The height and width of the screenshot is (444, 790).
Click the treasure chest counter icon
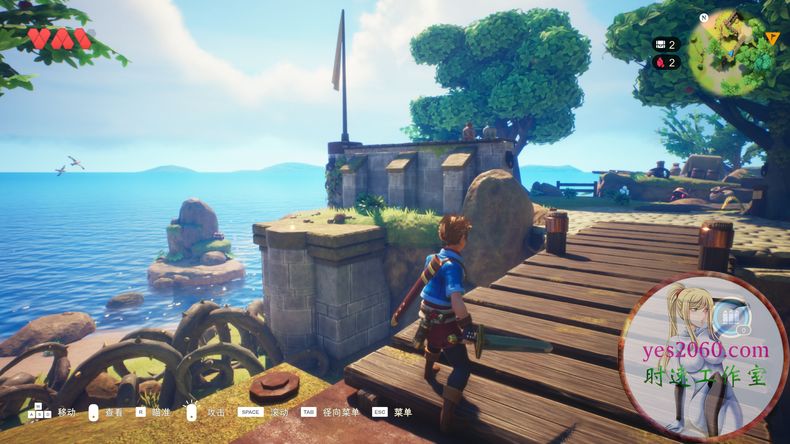tap(659, 44)
